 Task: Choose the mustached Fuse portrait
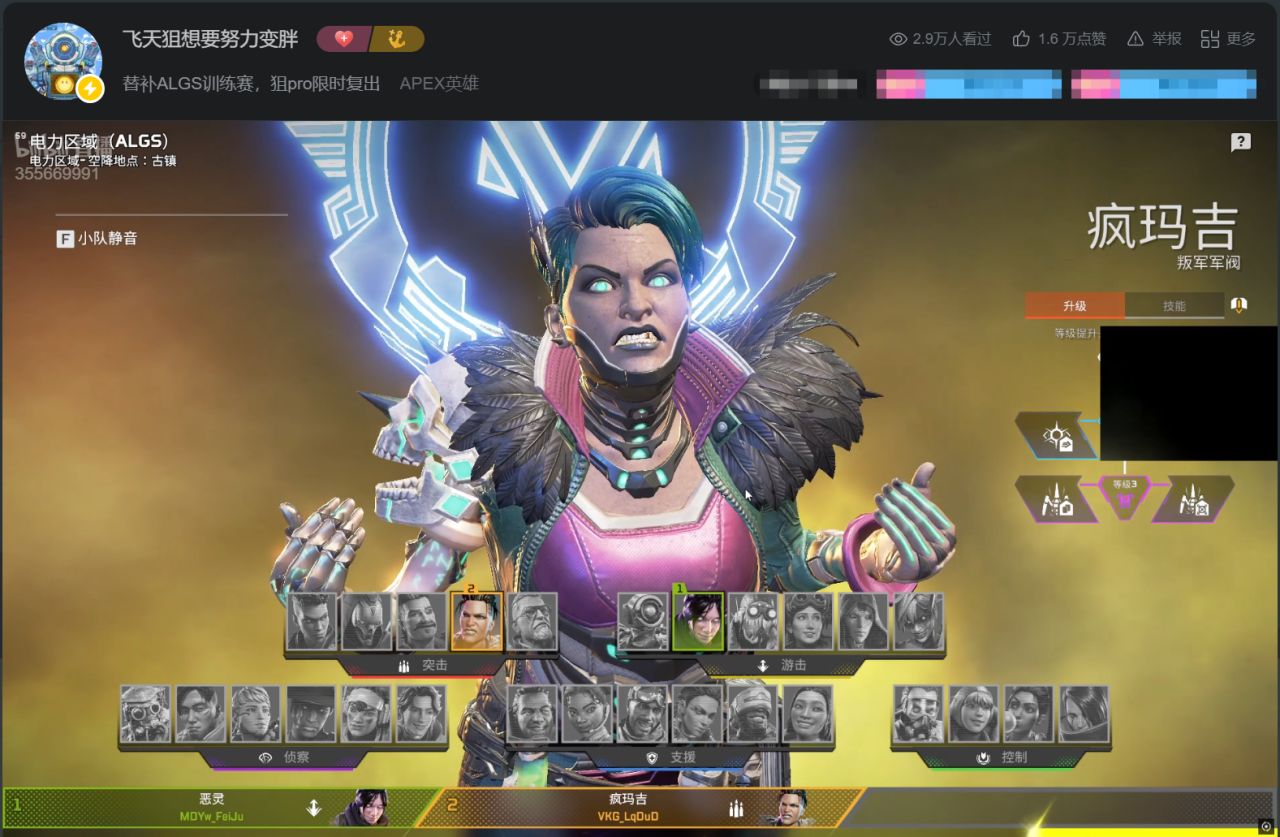coord(421,621)
